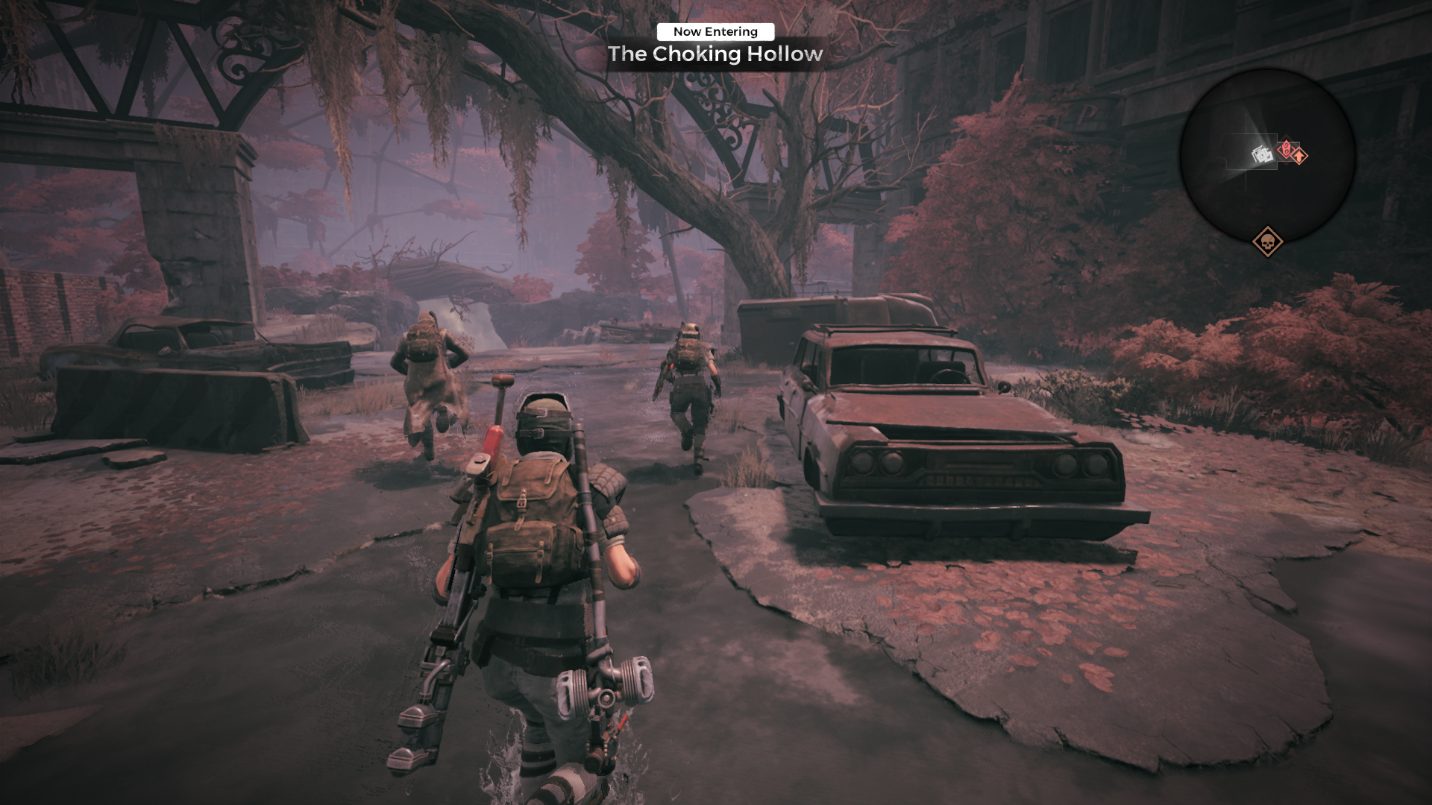Click the orange arrow marker on the minimap

tap(1299, 155)
